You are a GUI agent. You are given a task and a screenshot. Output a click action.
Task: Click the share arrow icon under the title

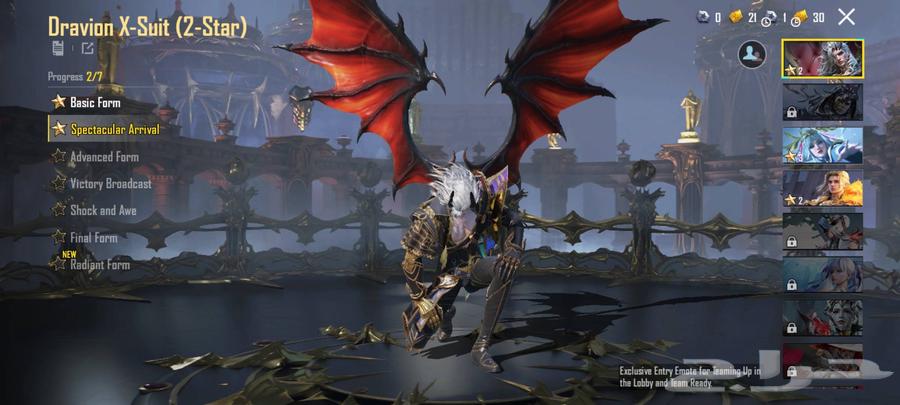coord(88,48)
